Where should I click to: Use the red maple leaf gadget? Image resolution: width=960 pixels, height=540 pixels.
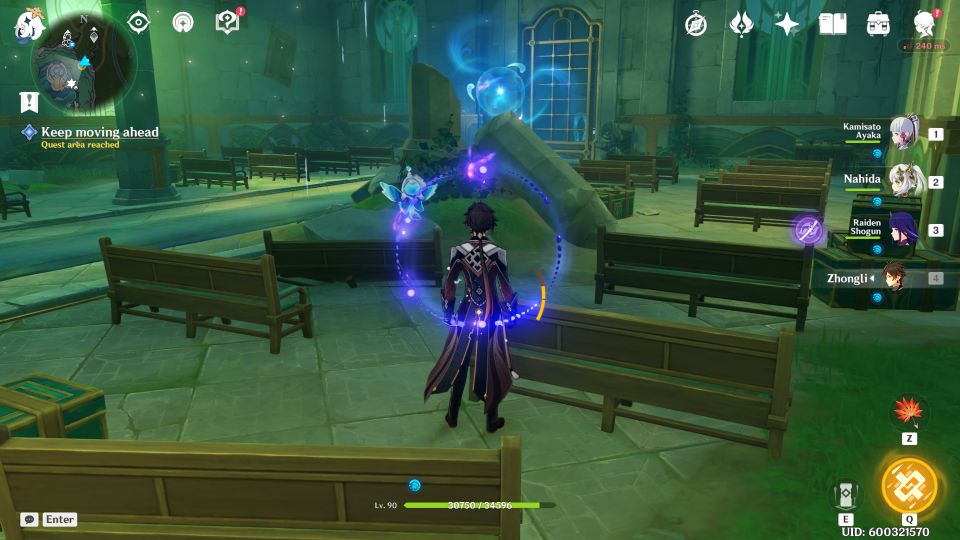coord(909,412)
